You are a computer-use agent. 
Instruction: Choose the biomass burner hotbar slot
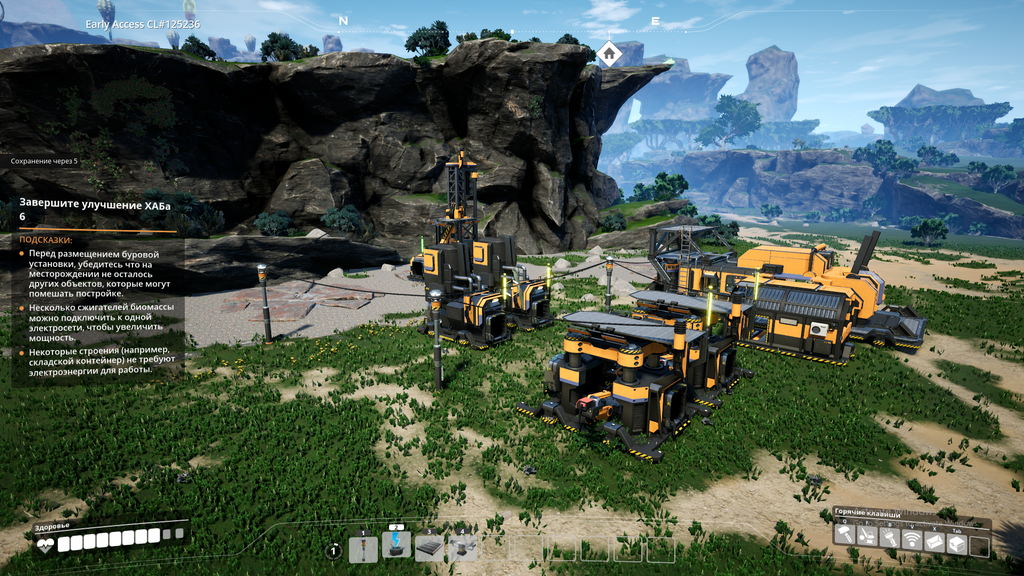click(x=396, y=546)
